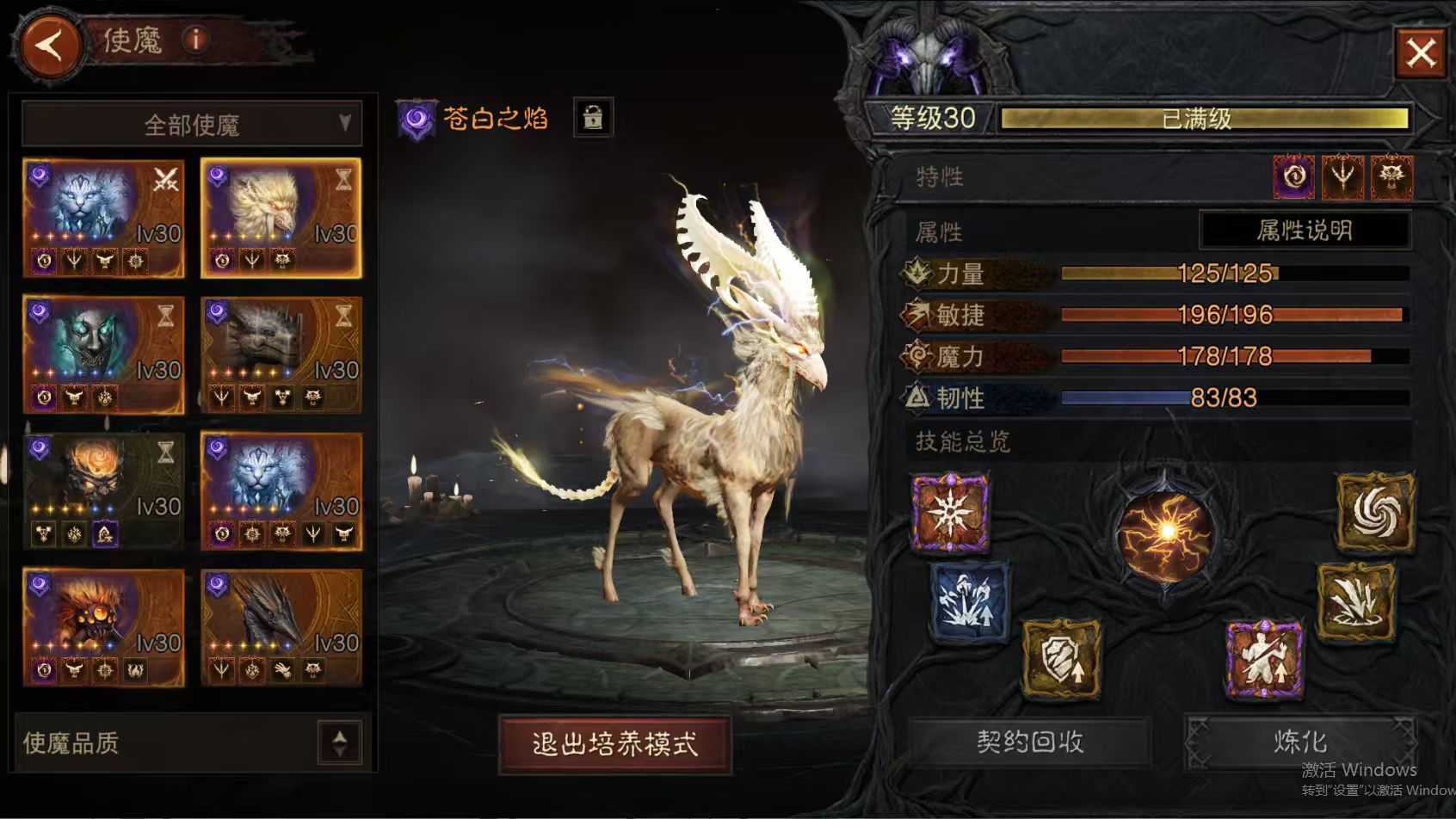Close the panel with the X button
This screenshot has width=1456, height=819.
click(1420, 52)
